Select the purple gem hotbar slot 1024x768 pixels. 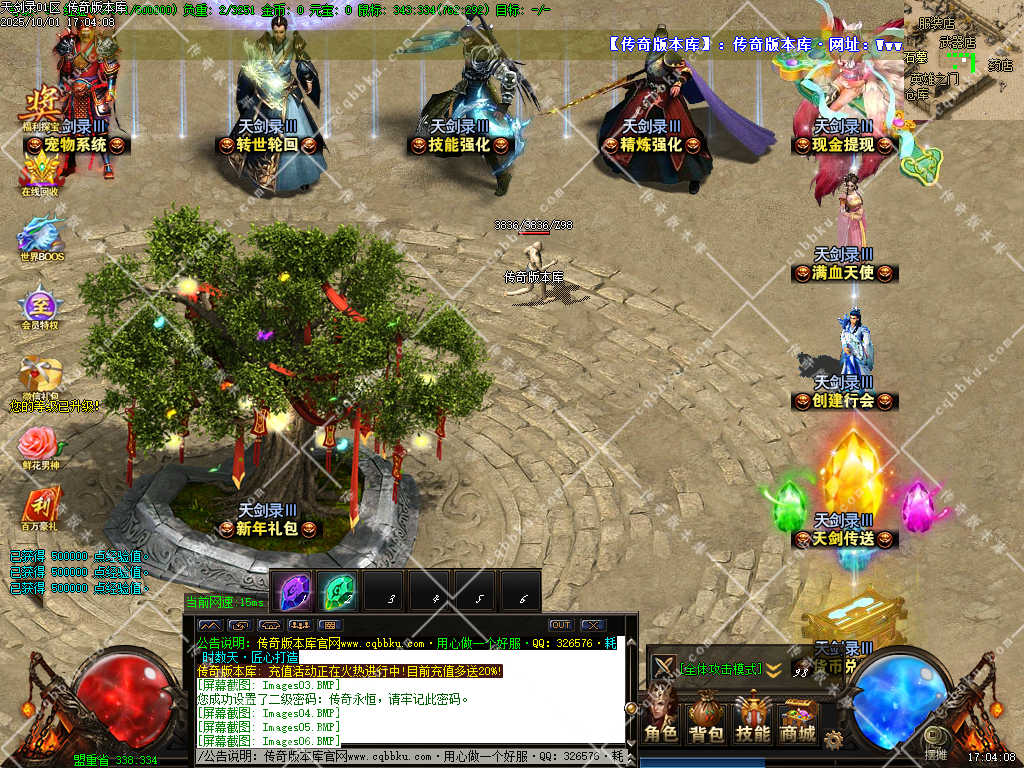293,592
